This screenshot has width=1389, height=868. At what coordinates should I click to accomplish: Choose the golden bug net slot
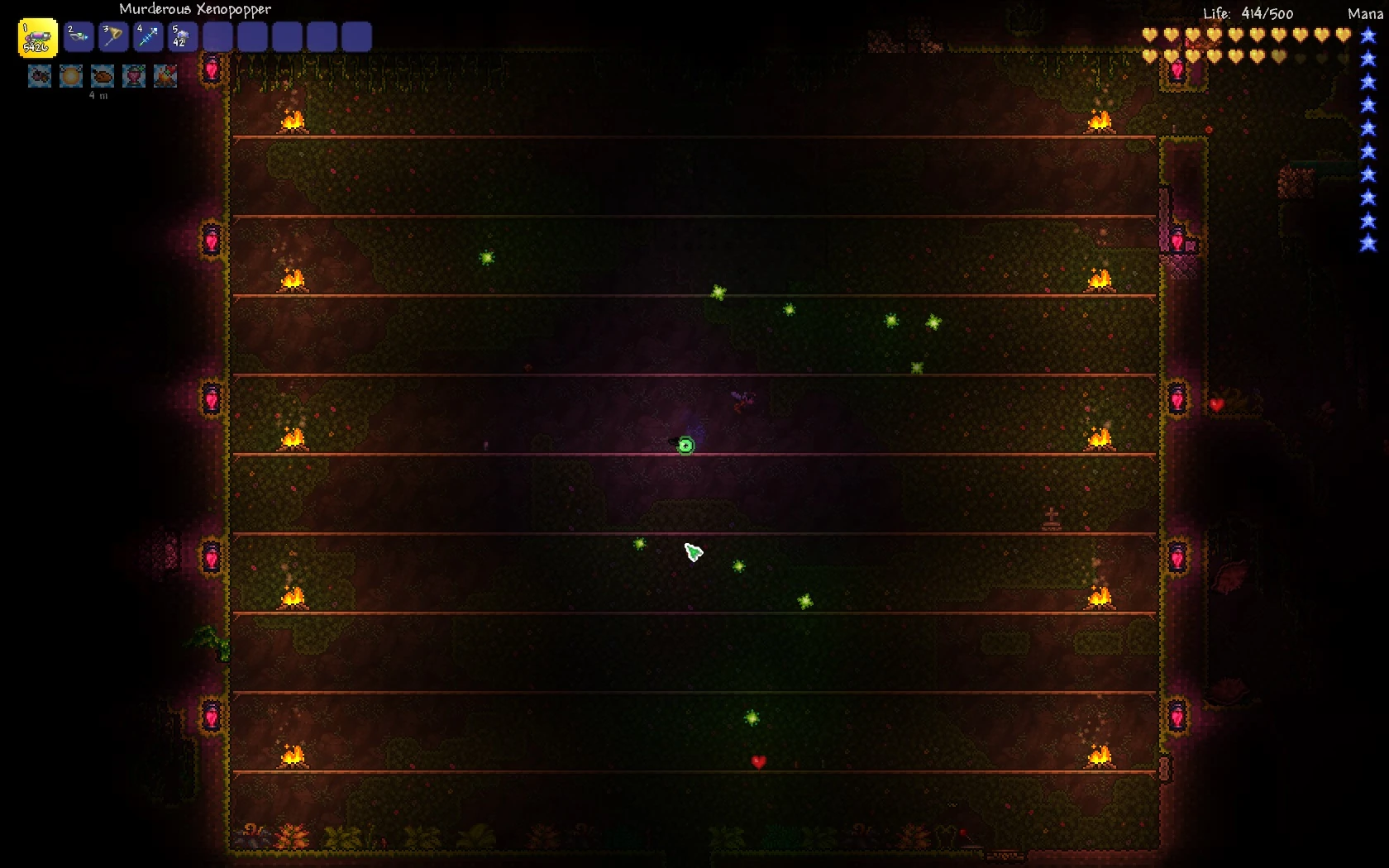[113, 37]
